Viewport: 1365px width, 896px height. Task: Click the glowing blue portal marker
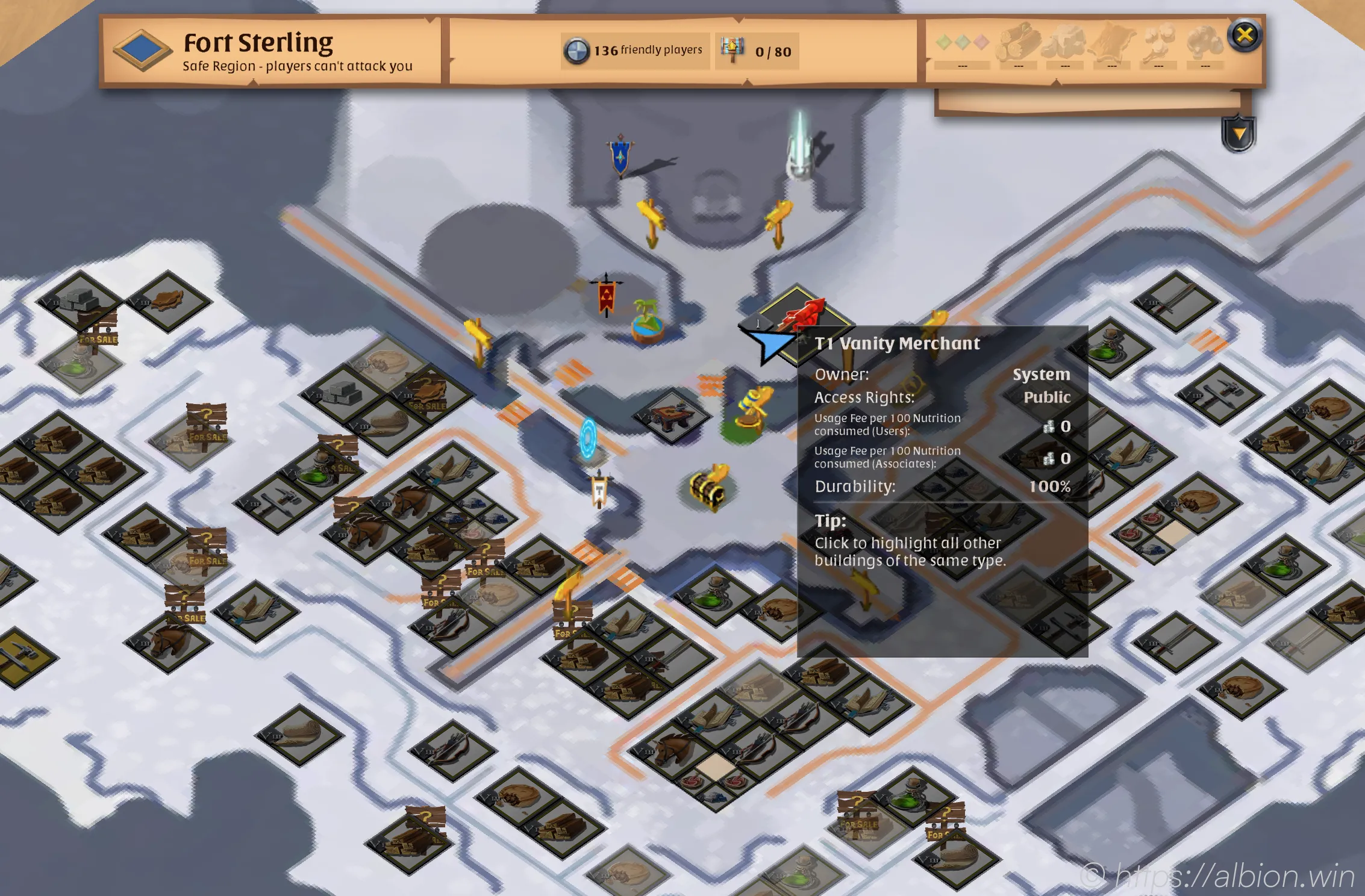pyautogui.click(x=588, y=439)
